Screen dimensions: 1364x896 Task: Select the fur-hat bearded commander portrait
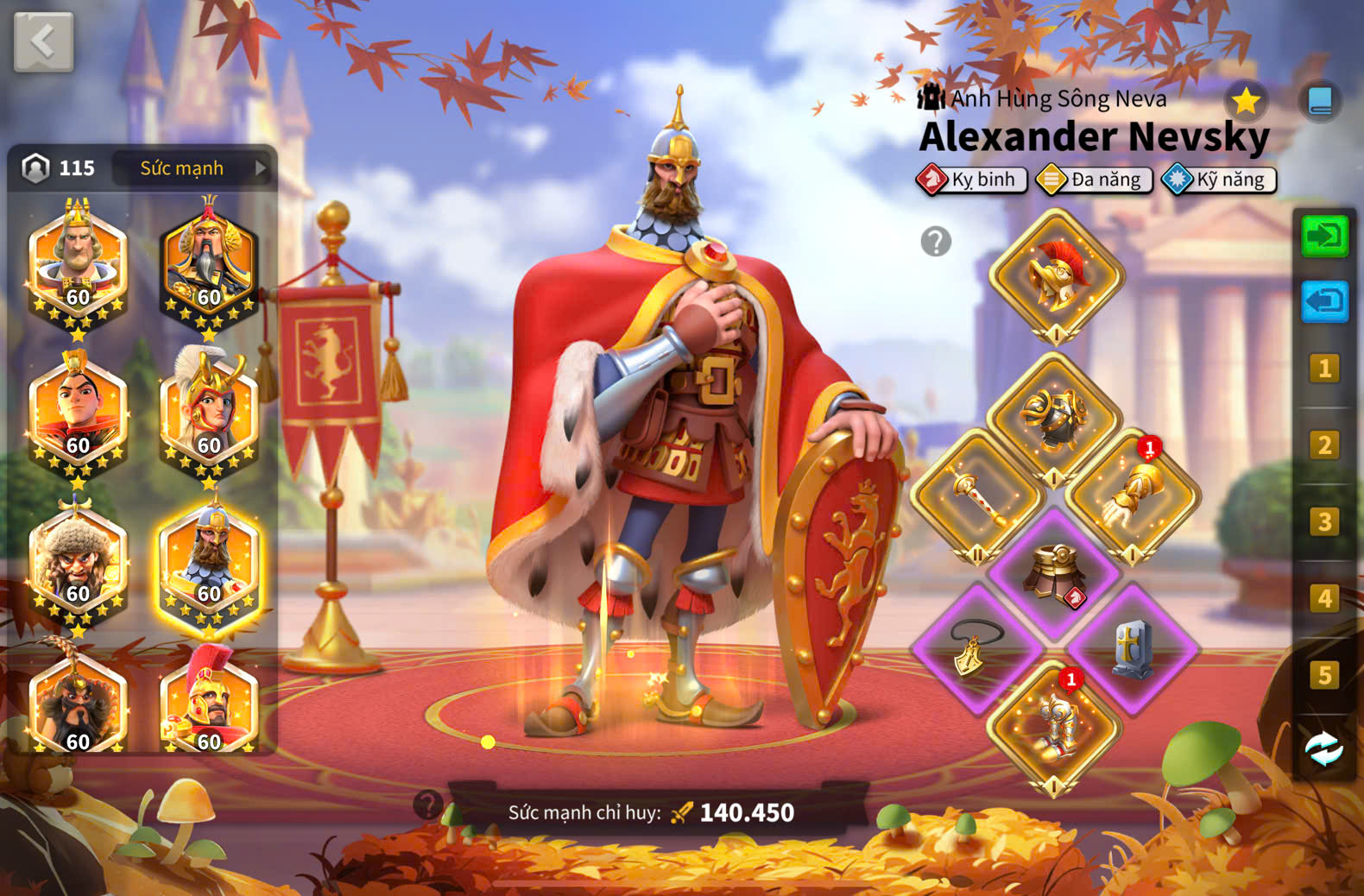click(78, 558)
